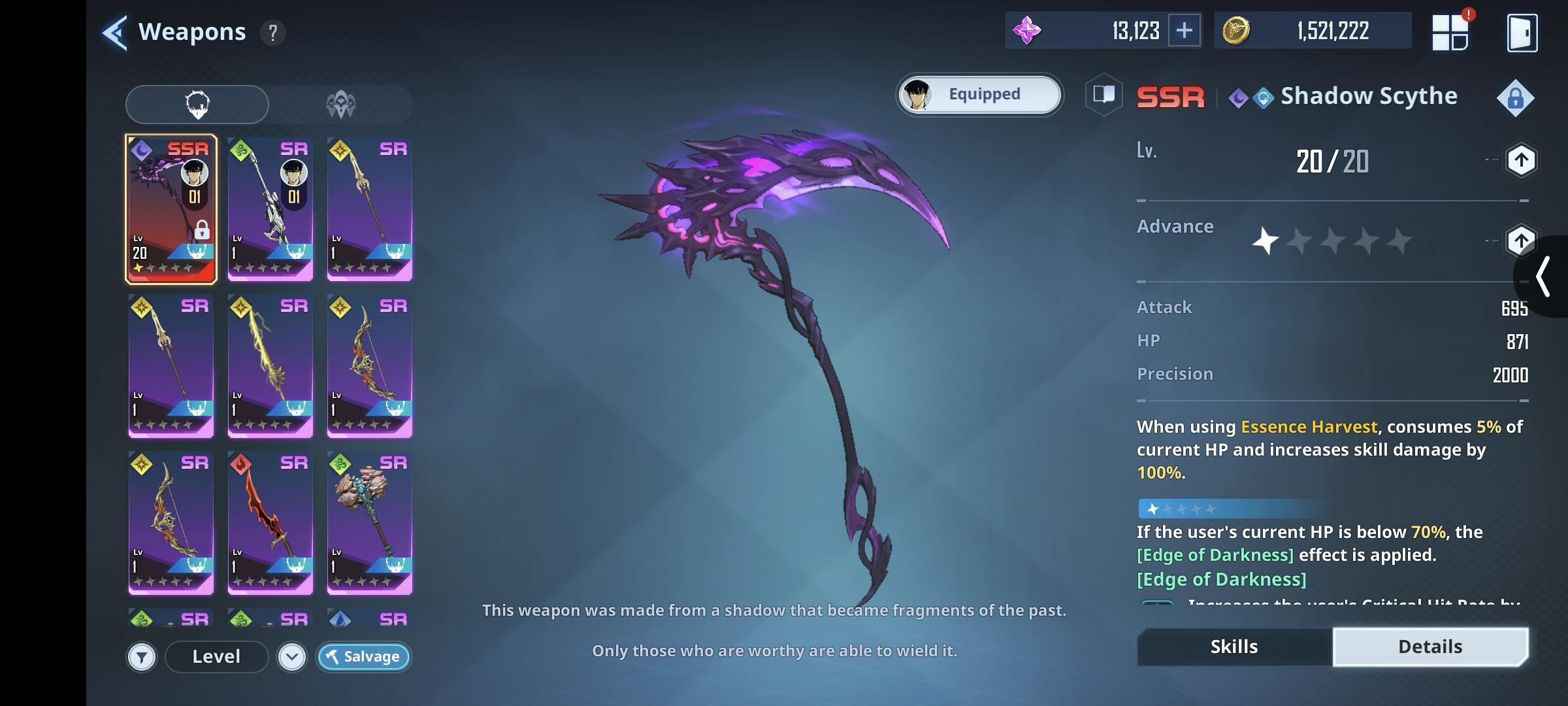Image resolution: width=1568 pixels, height=706 pixels.
Task: Switch to the Skills tab
Action: click(x=1233, y=647)
